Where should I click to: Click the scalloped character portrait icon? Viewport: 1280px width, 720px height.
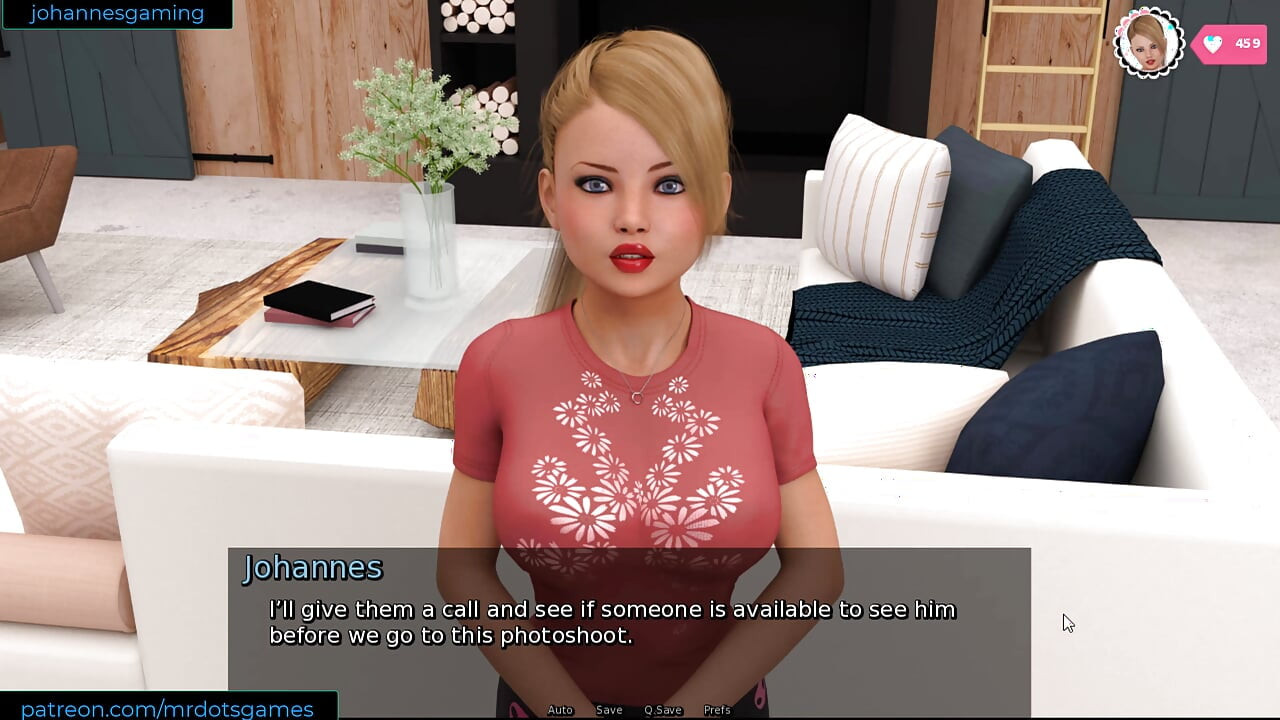(x=1148, y=43)
